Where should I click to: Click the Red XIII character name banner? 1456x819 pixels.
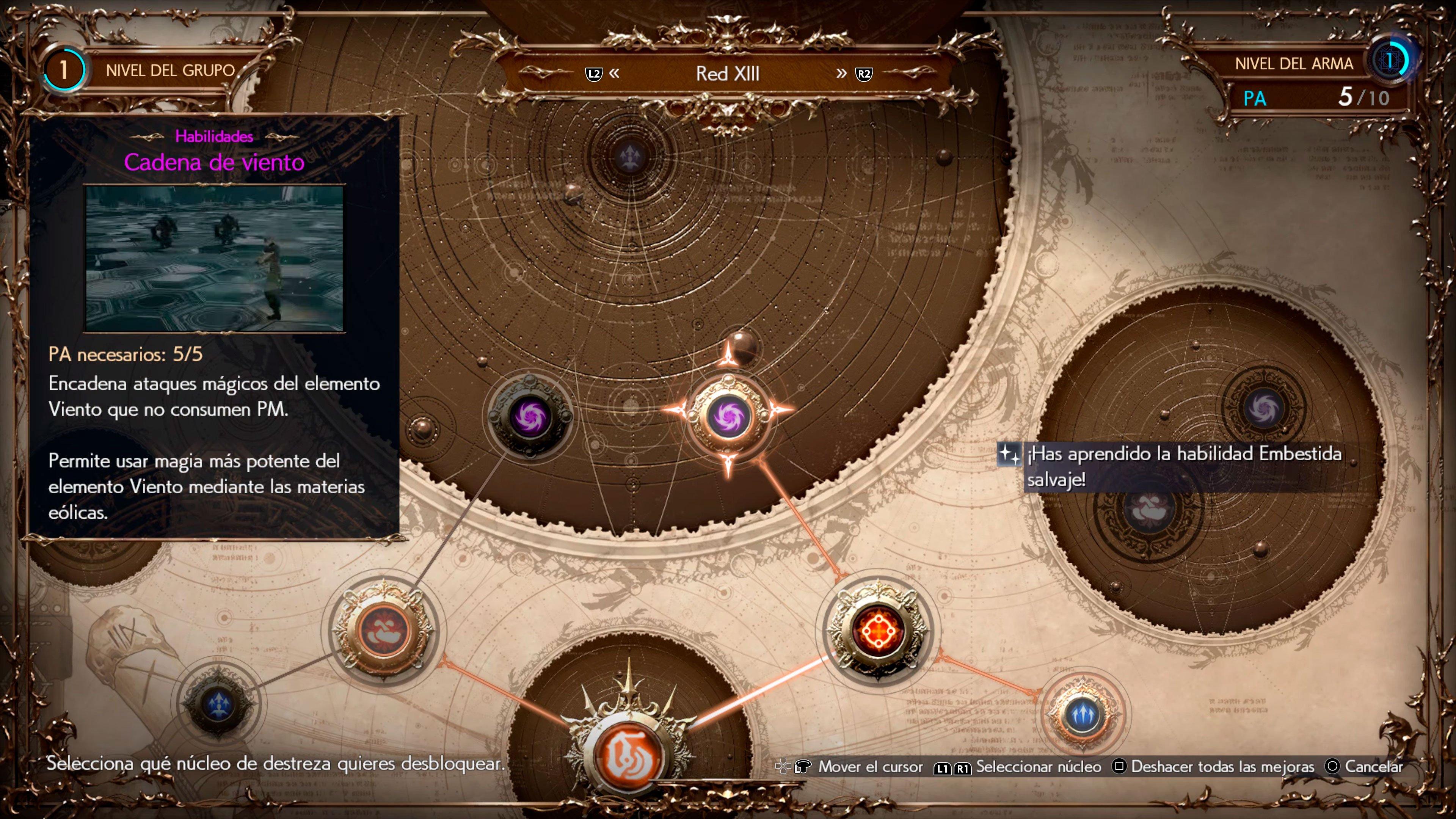[728, 74]
